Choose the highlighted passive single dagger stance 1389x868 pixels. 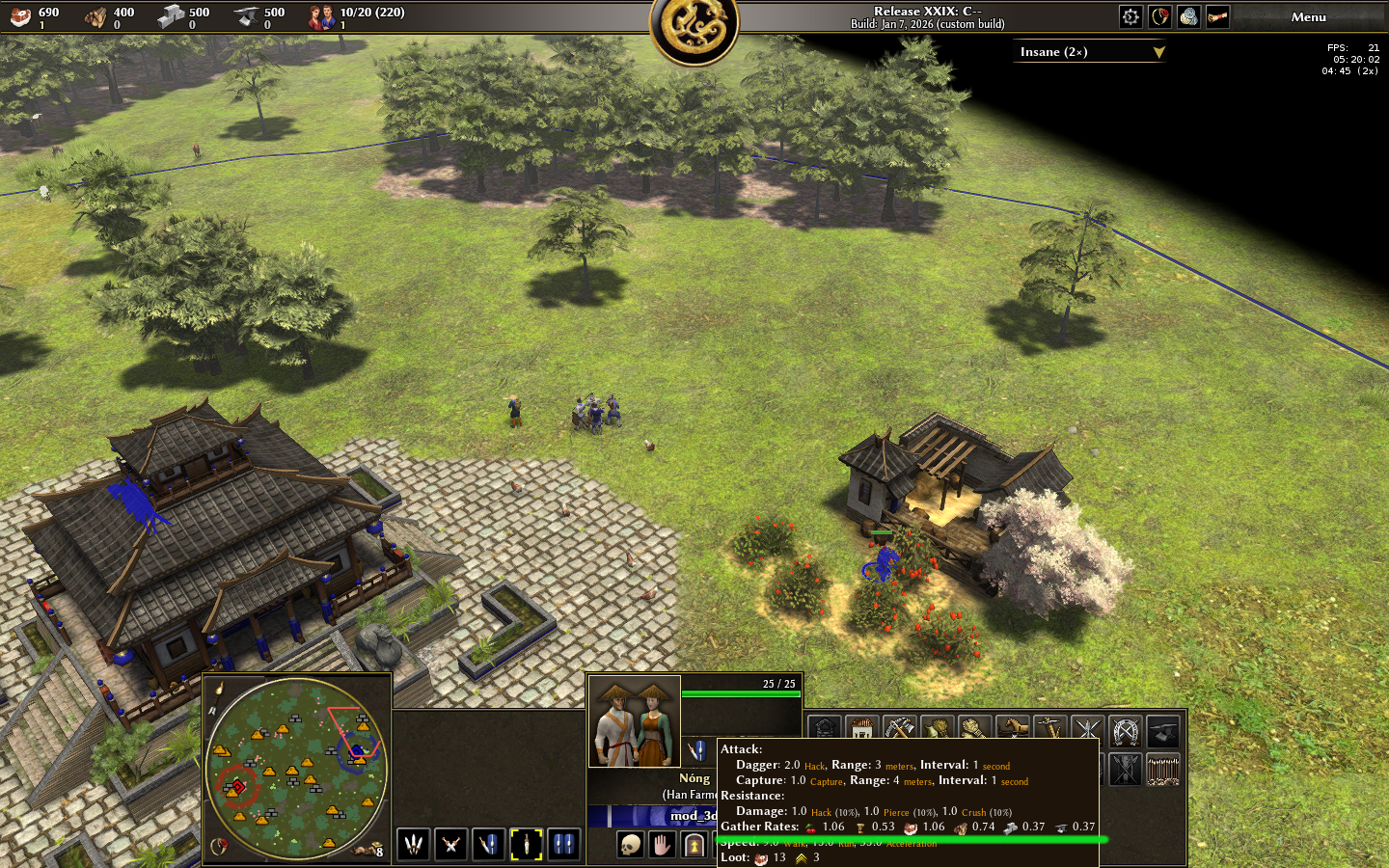click(x=526, y=845)
